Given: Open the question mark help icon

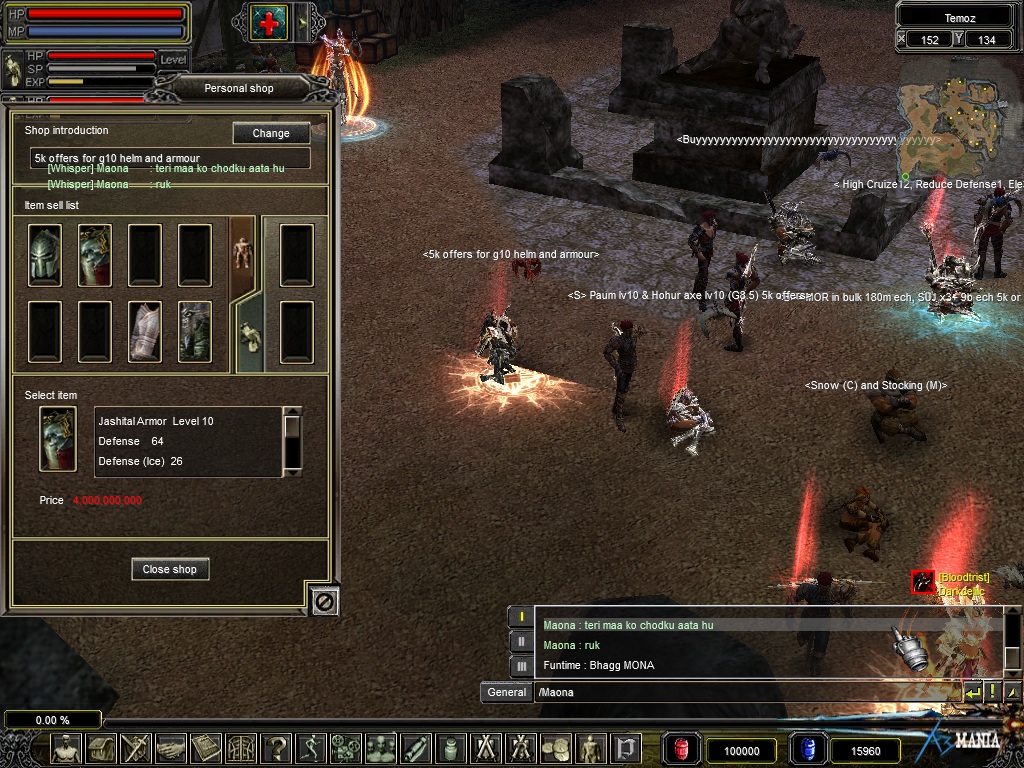Looking at the screenshot, I should (276, 748).
